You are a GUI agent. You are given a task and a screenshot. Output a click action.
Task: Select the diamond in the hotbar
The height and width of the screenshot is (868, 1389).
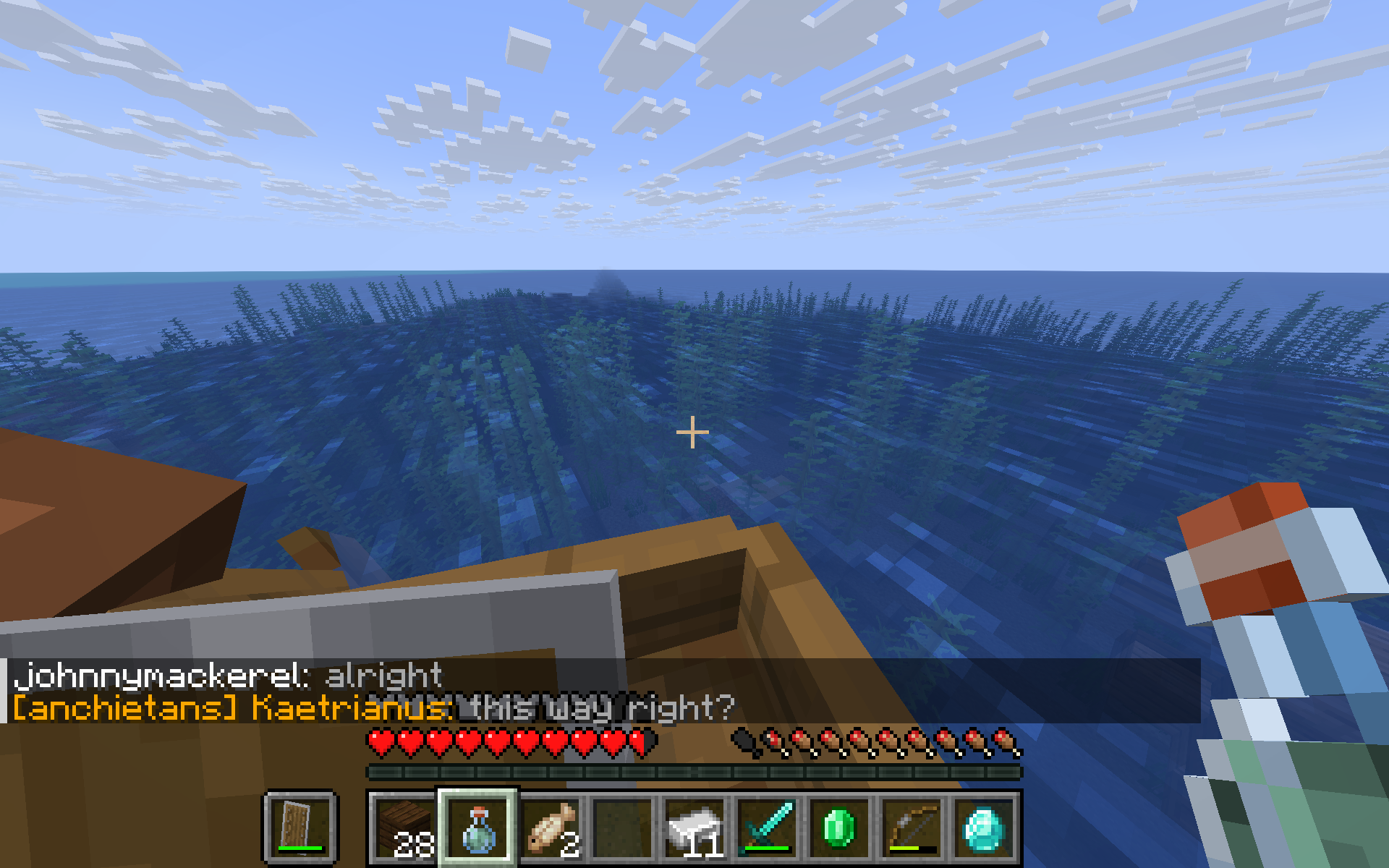click(984, 827)
